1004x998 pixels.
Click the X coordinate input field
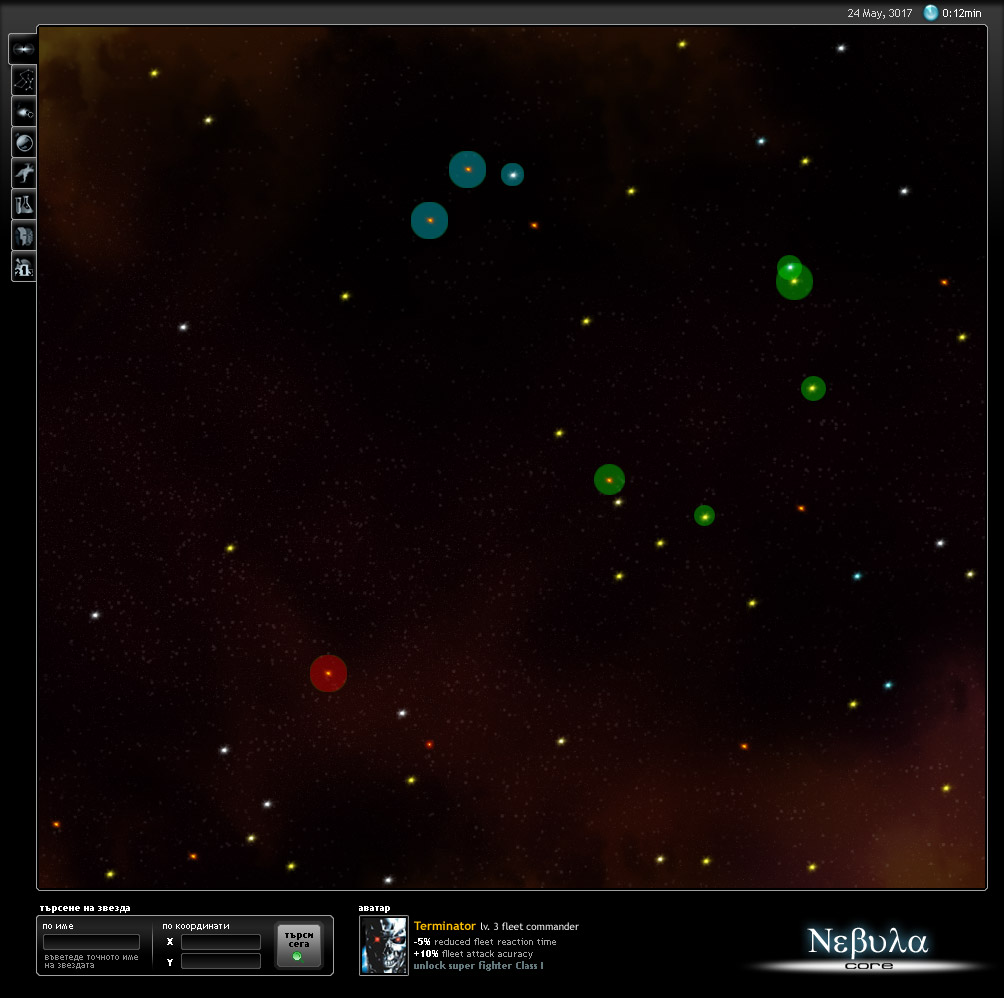click(x=220, y=942)
